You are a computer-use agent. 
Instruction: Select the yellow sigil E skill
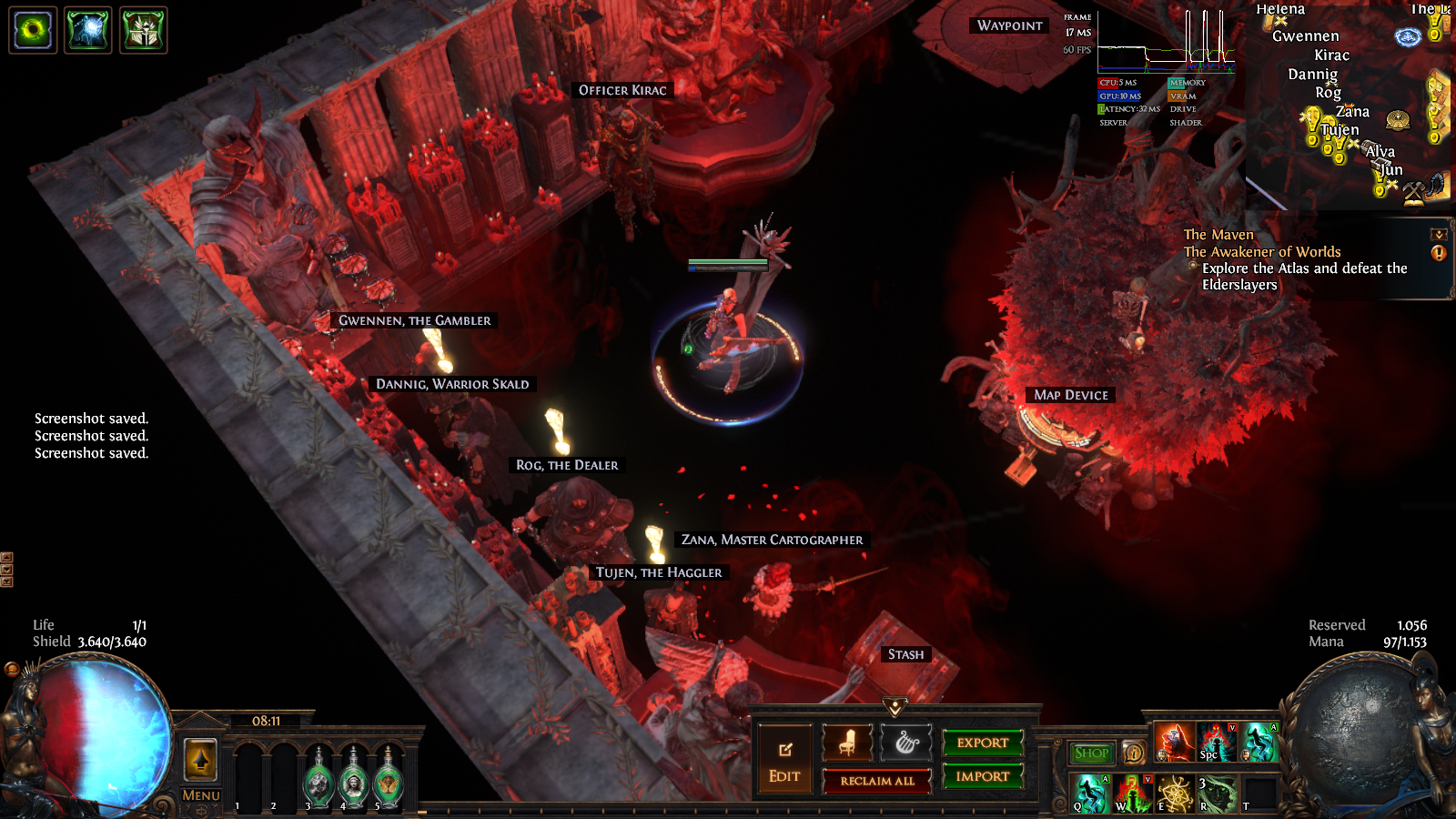tap(1174, 793)
